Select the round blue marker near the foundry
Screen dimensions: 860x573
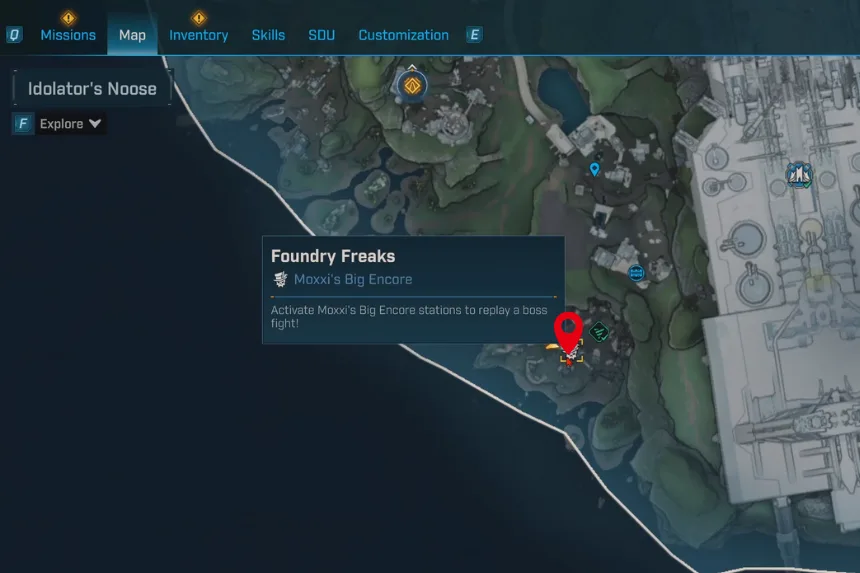636,272
